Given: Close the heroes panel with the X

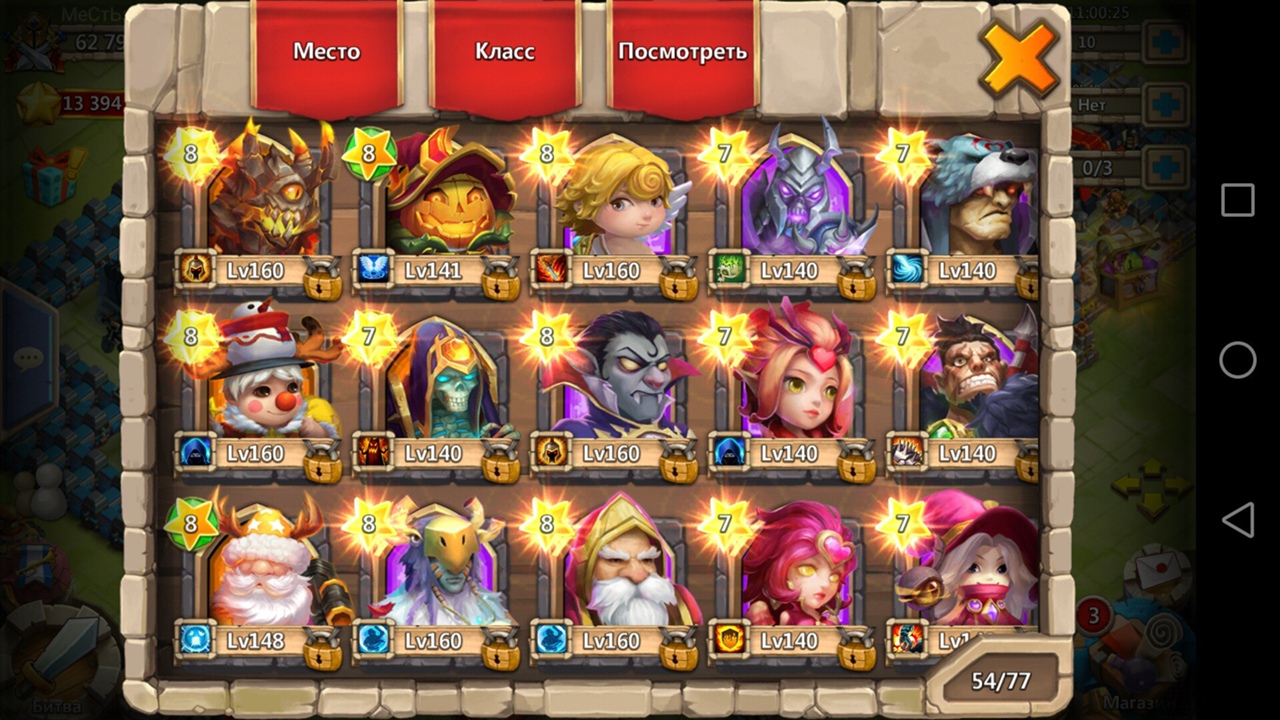Looking at the screenshot, I should (1018, 58).
